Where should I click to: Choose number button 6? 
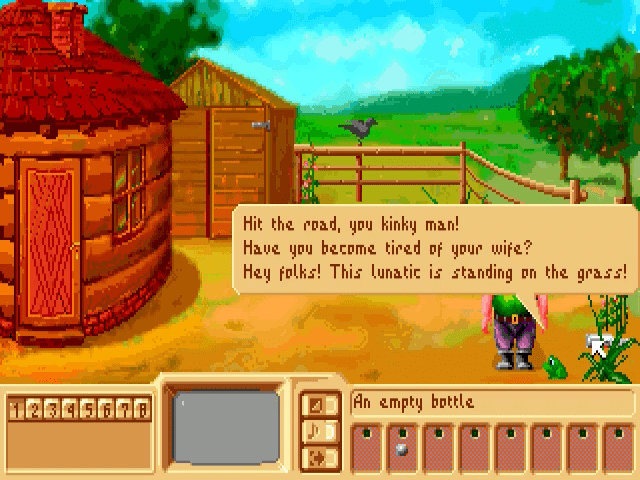coord(107,409)
